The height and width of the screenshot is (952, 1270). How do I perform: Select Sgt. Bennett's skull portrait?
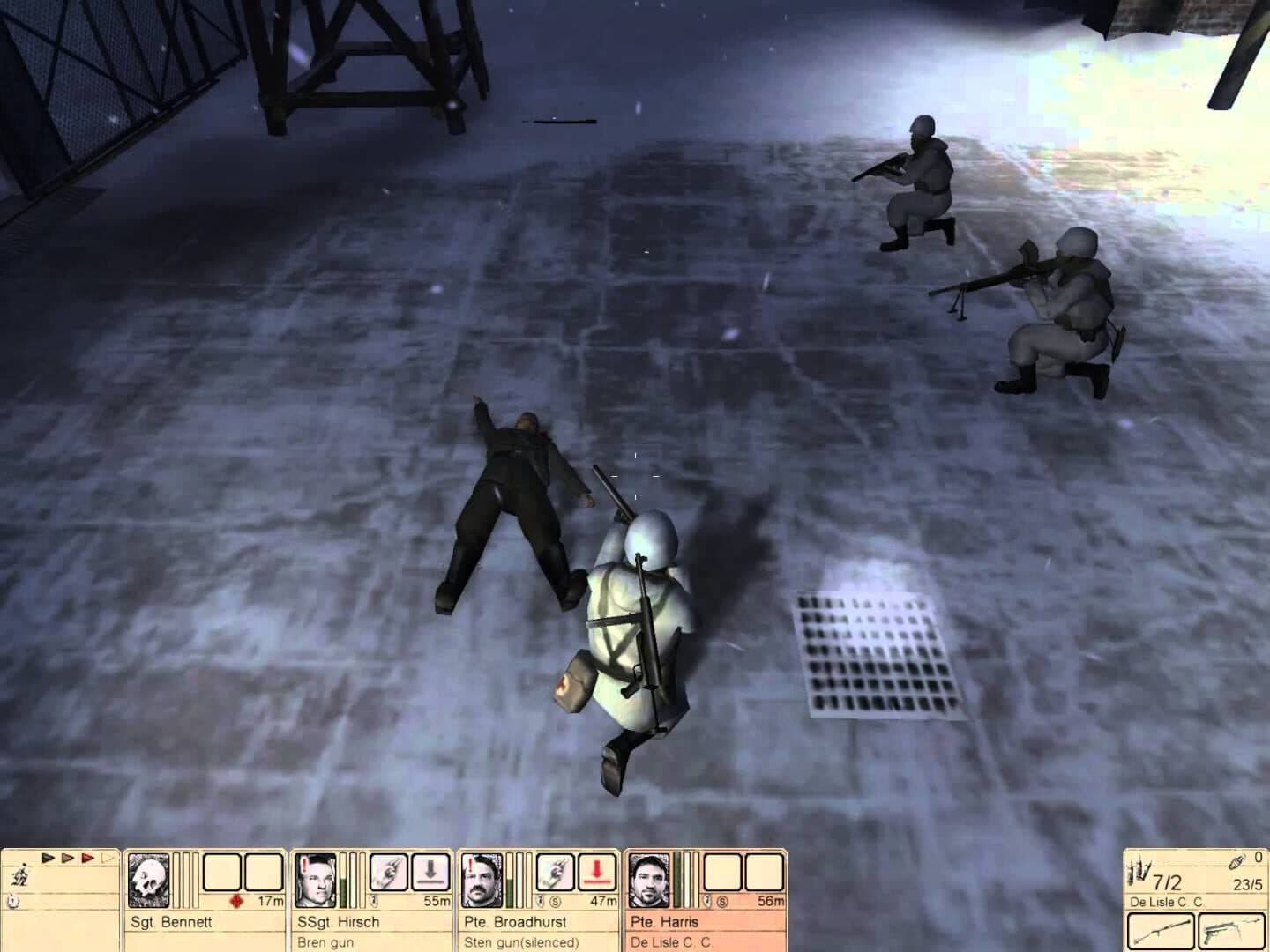tap(148, 881)
